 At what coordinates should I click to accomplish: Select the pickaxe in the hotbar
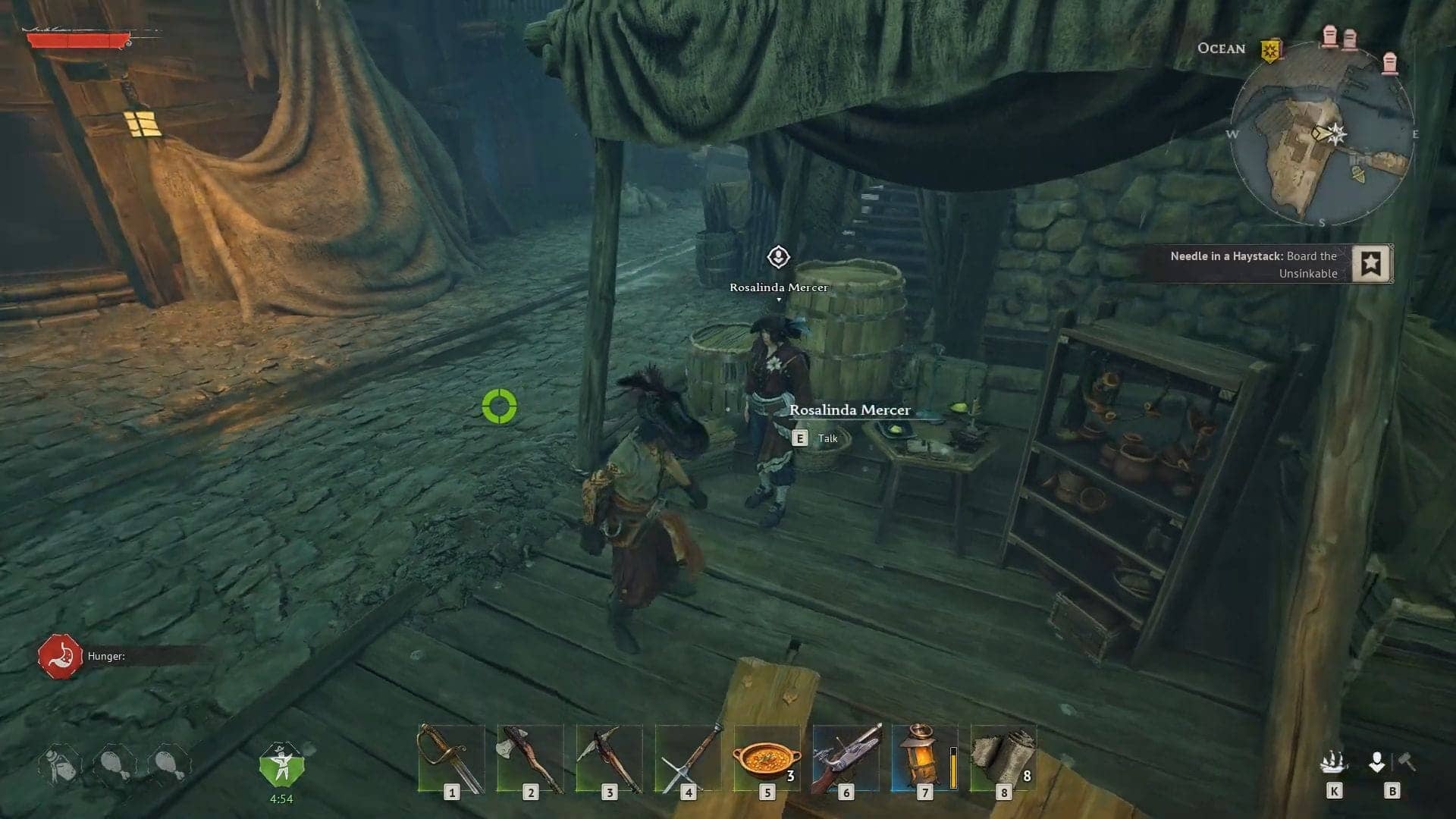tap(609, 758)
